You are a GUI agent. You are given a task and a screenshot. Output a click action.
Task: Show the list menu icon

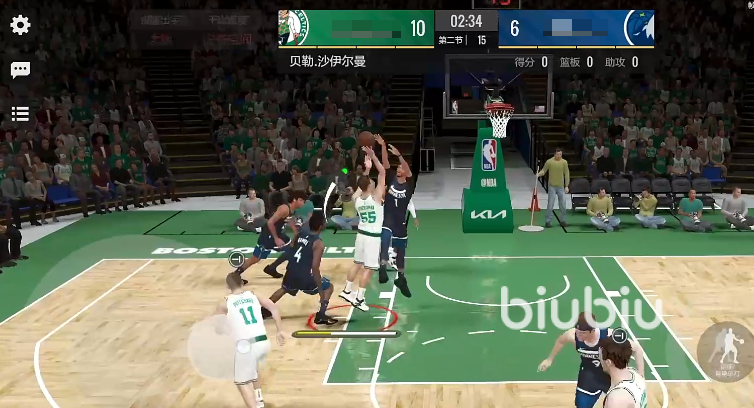[20, 114]
